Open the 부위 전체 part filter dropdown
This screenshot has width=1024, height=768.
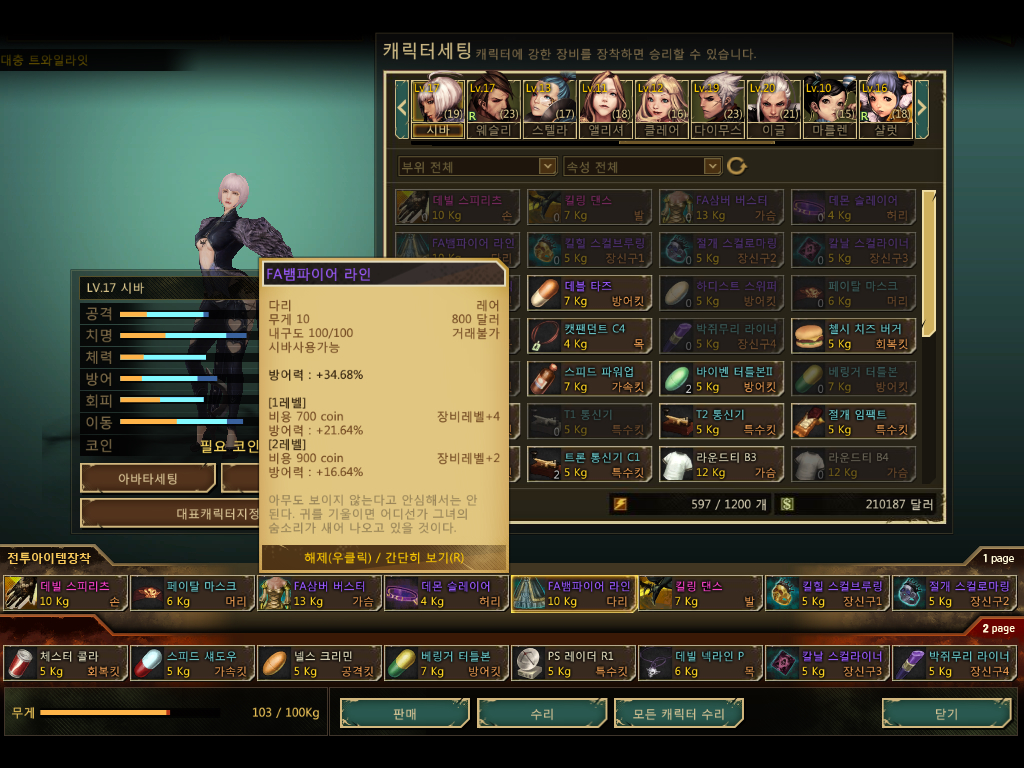[x=476, y=166]
